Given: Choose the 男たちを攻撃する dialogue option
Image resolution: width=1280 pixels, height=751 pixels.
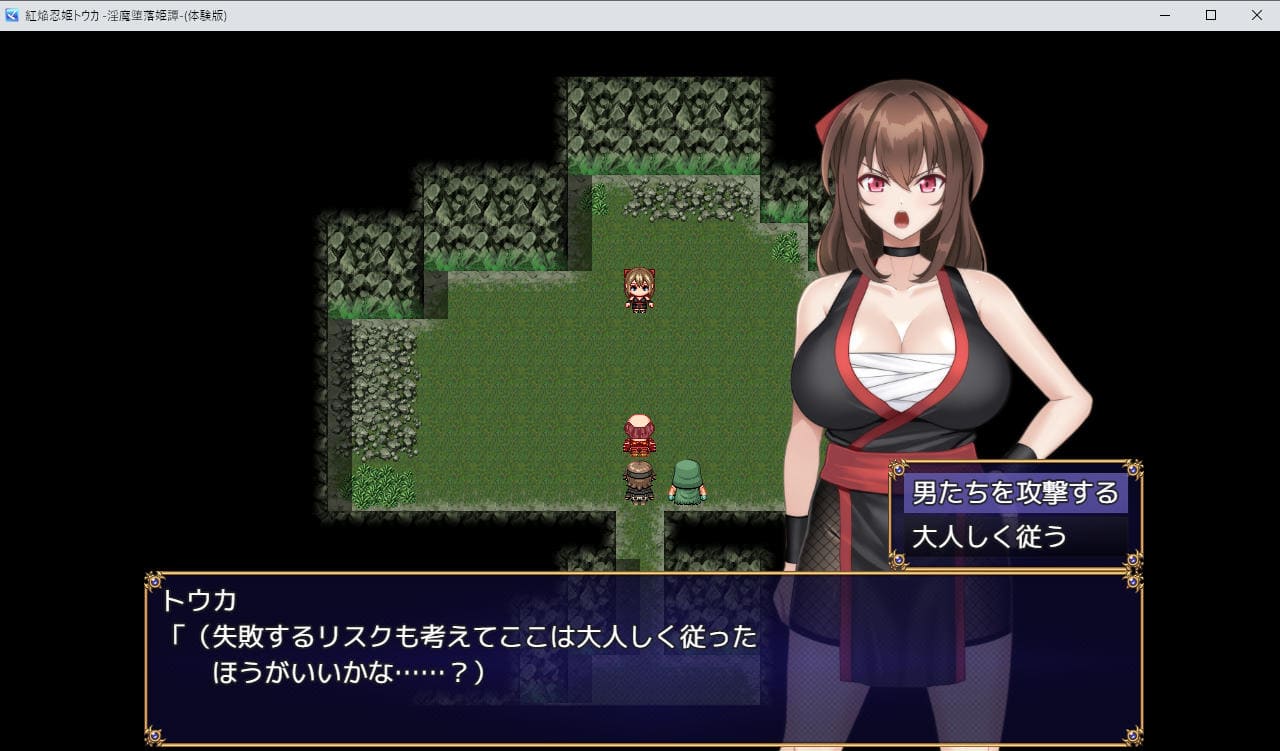Looking at the screenshot, I should (x=1015, y=493).
